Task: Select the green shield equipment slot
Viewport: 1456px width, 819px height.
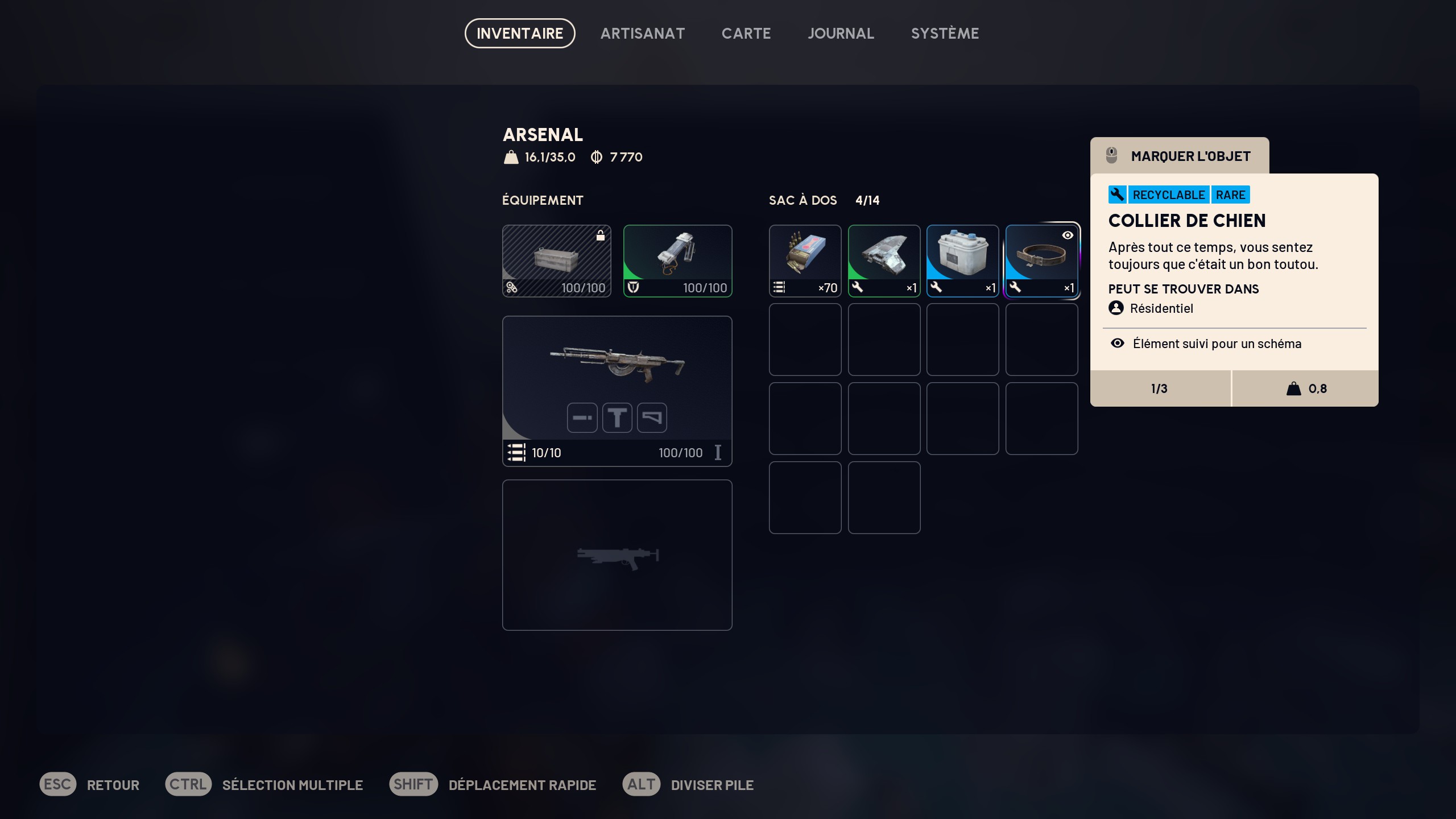Action: click(x=677, y=260)
